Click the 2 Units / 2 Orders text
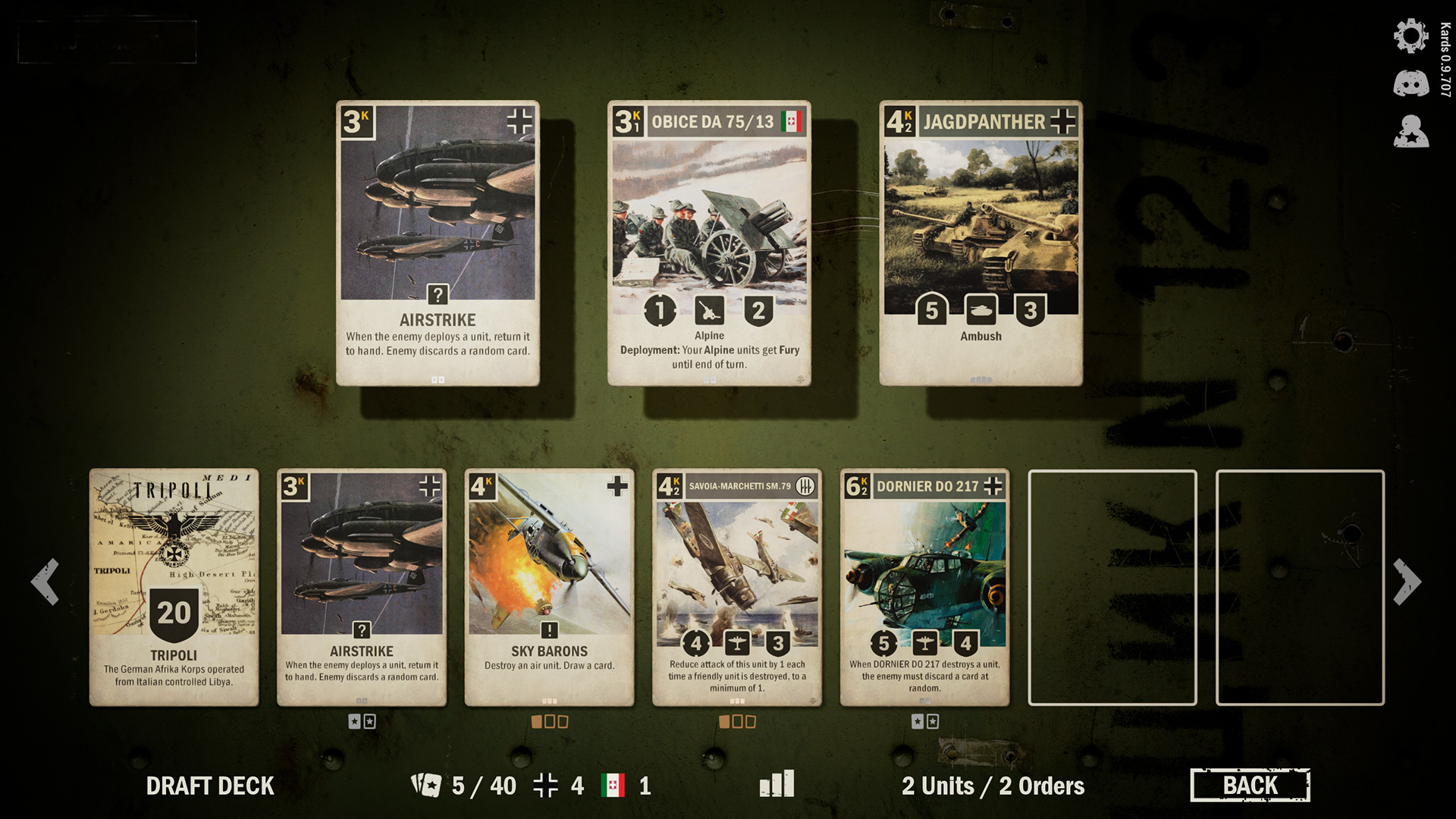Viewport: 1456px width, 819px height. click(993, 786)
